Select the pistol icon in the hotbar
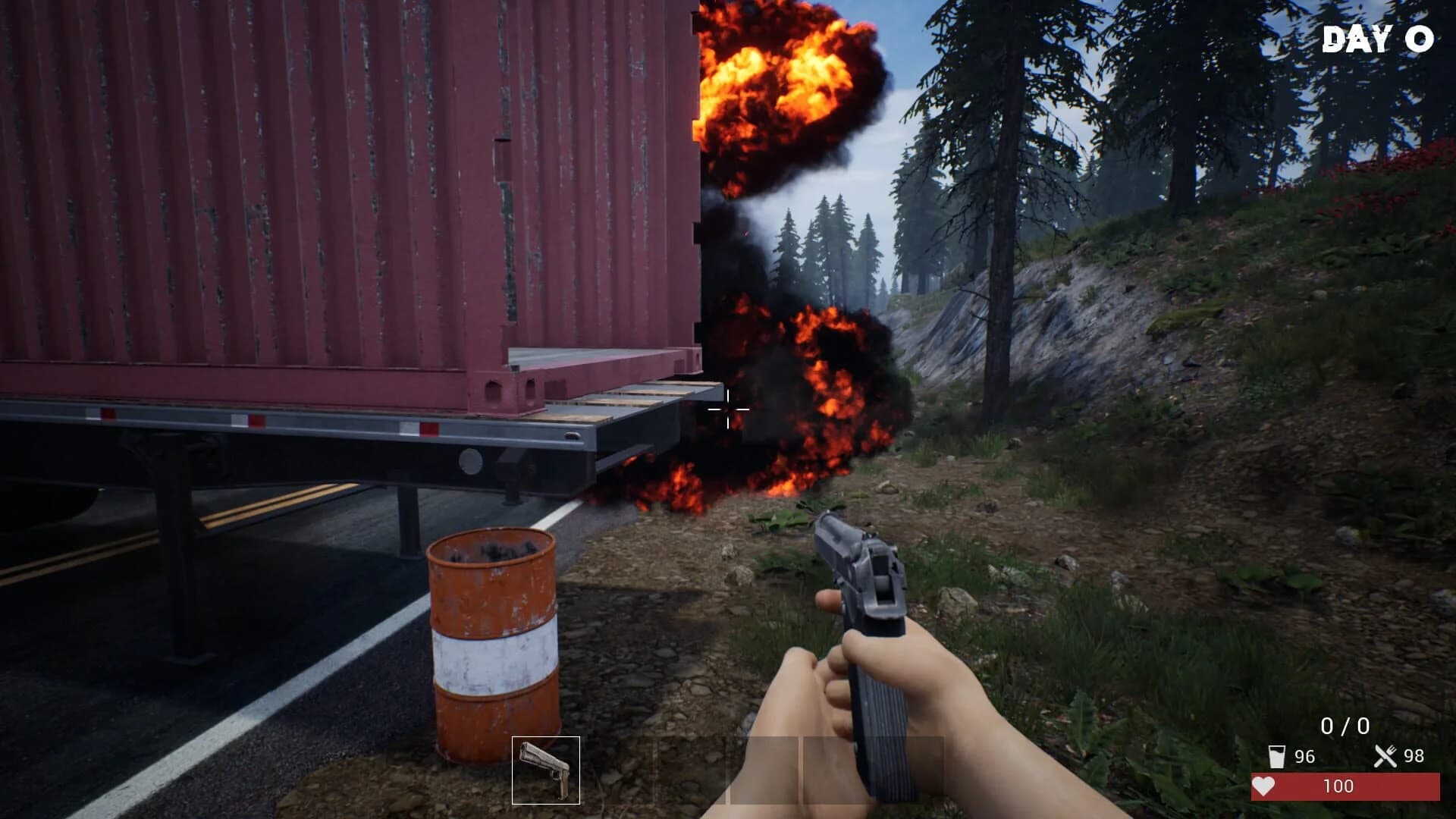Viewport: 1456px width, 819px height. coord(546,770)
